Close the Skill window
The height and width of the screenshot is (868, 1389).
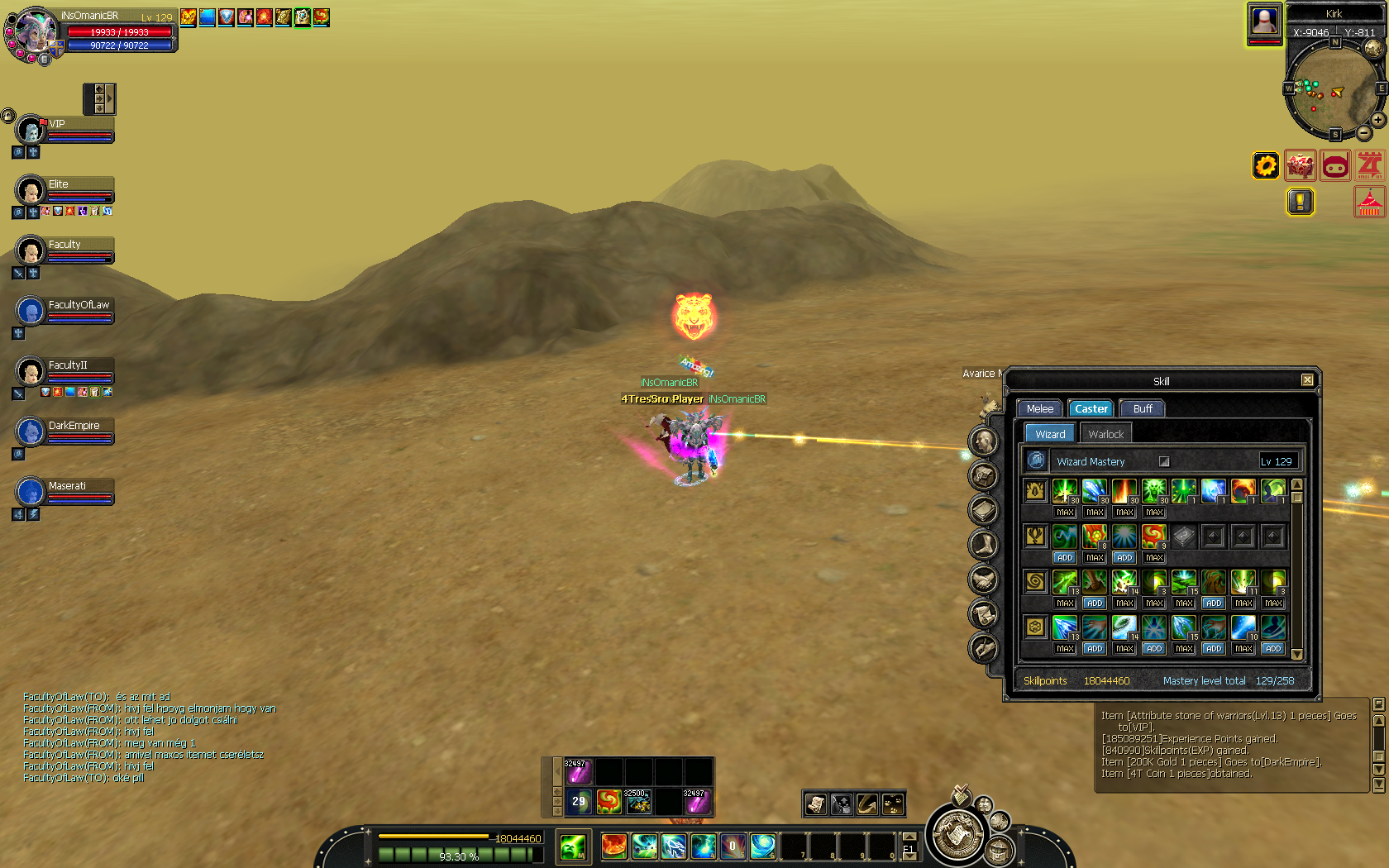(x=1307, y=380)
